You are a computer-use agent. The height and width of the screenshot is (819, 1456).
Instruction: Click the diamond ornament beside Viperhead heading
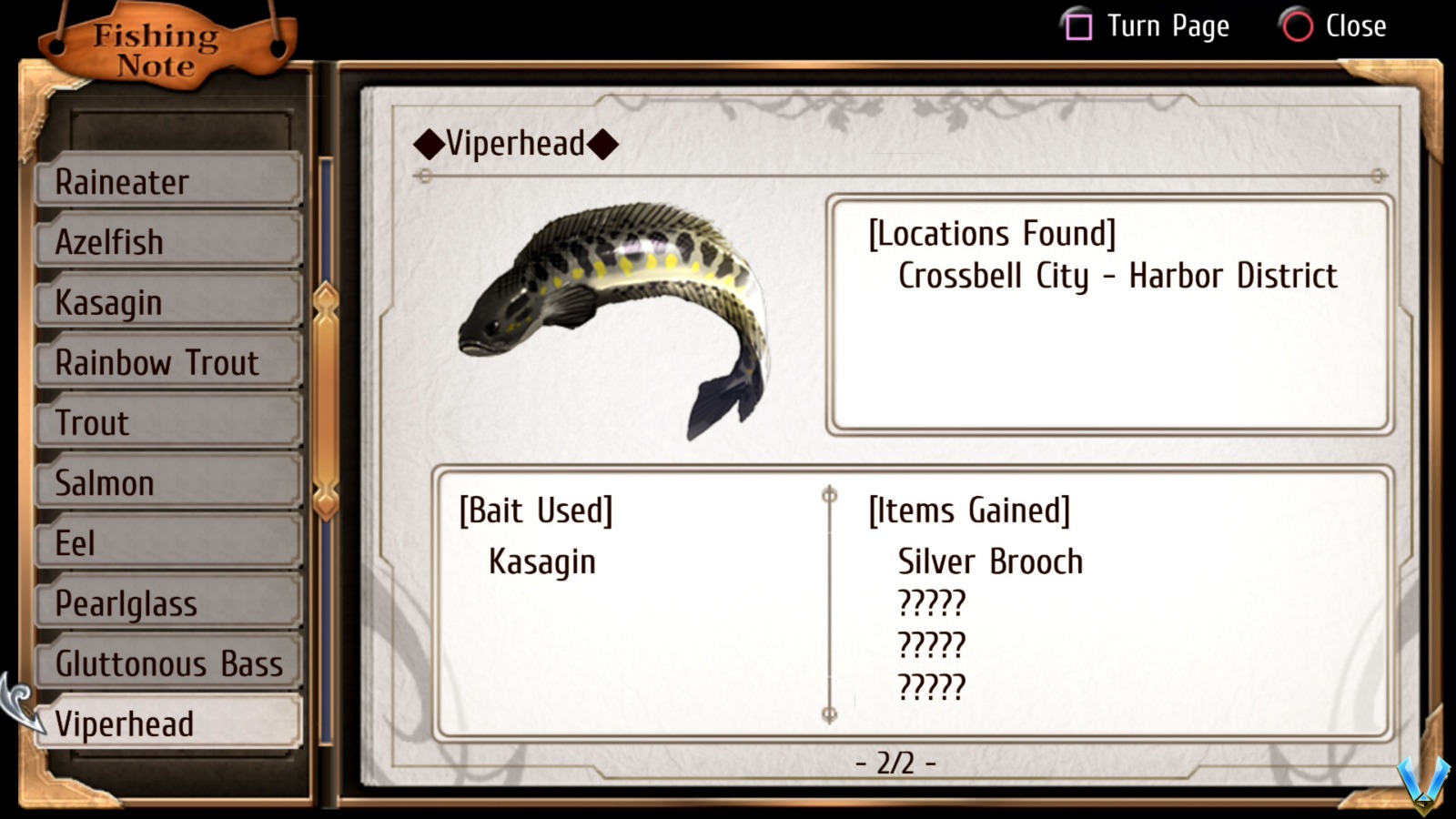[x=428, y=144]
